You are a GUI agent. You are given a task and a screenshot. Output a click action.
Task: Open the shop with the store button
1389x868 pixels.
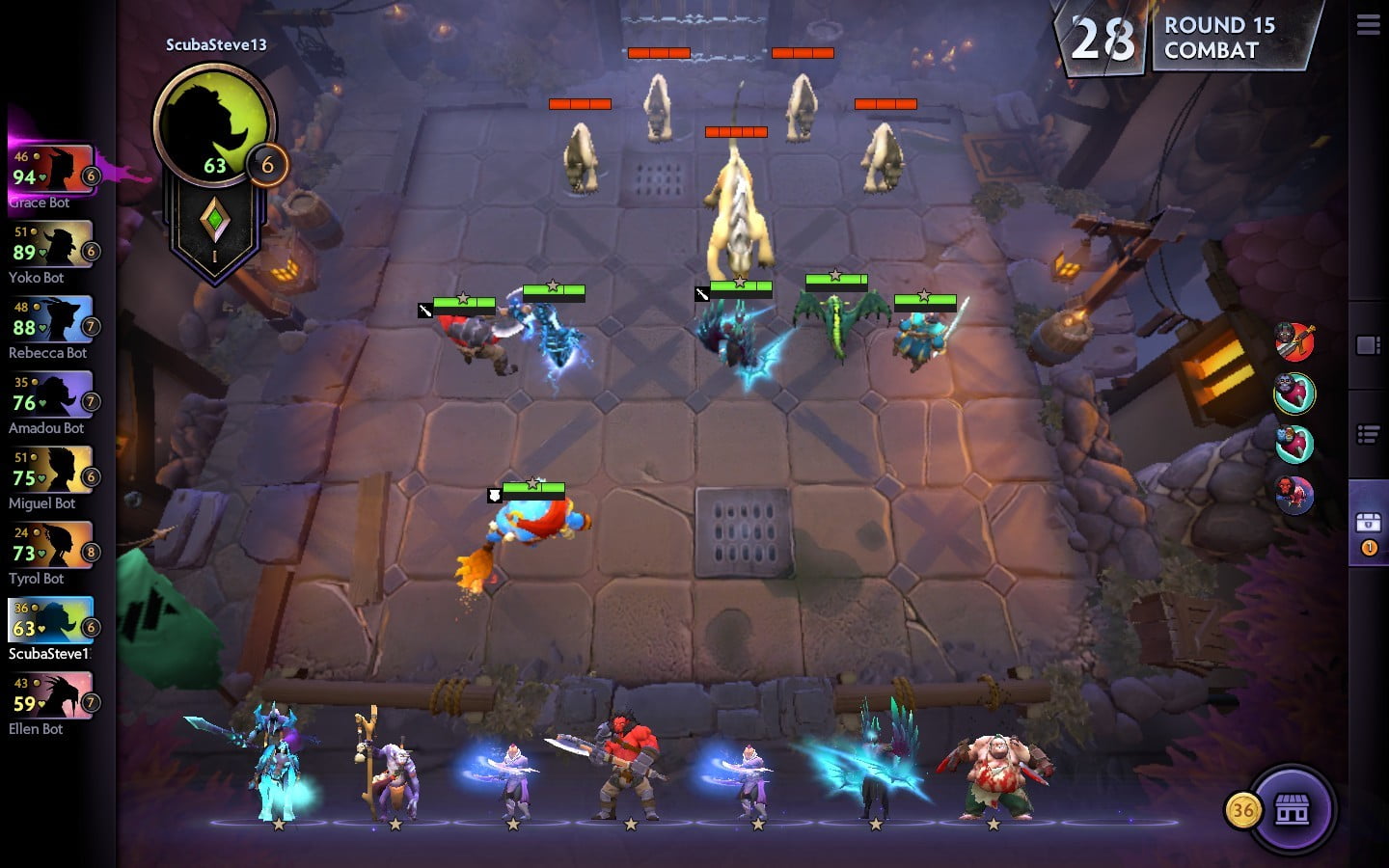coord(1292,810)
